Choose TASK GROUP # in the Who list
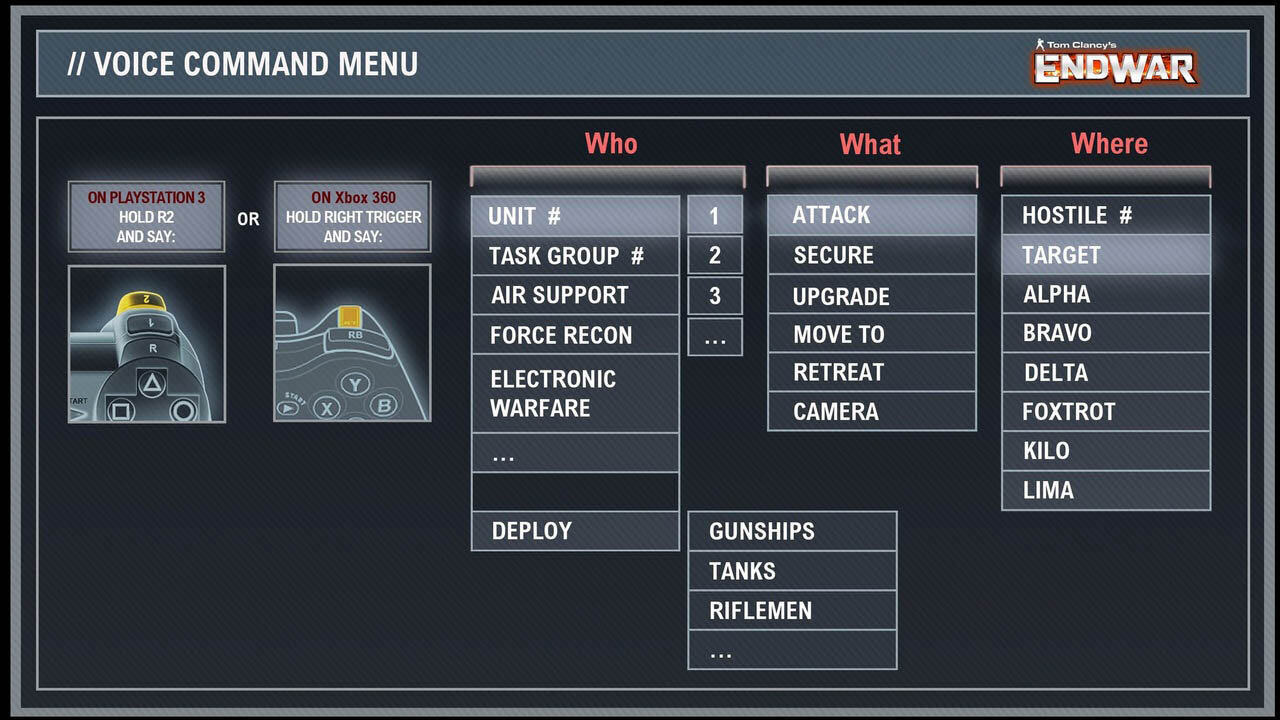 [x=575, y=256]
